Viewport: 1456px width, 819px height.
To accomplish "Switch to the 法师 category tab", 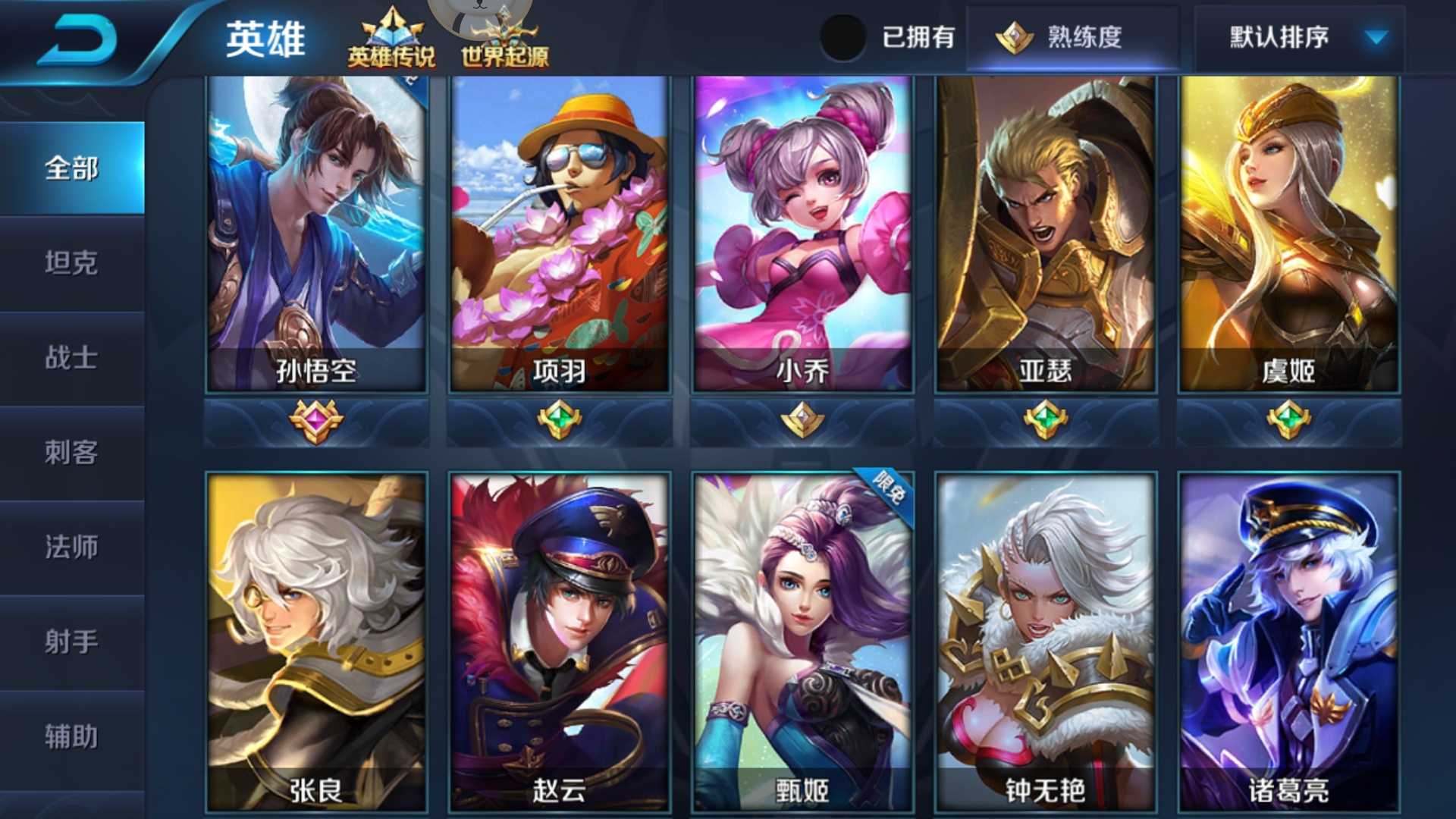I will [x=72, y=548].
